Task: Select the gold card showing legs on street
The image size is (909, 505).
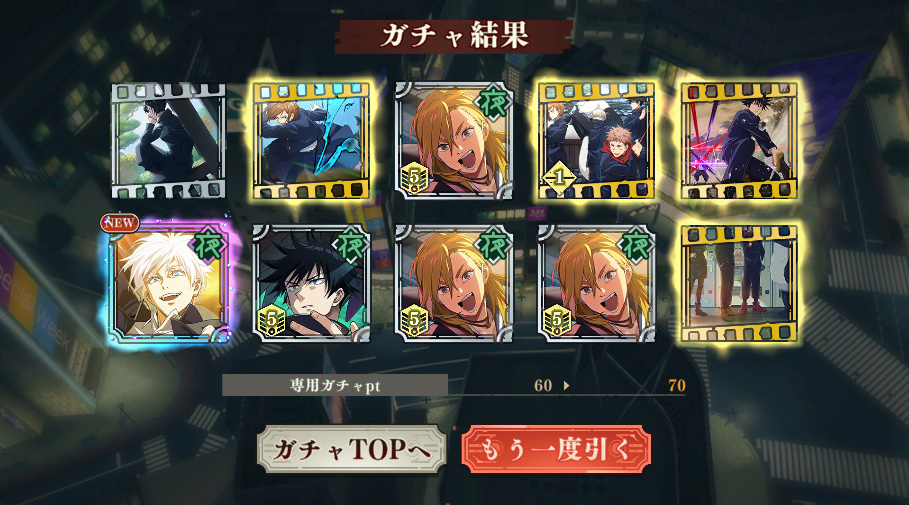Action: [739, 284]
